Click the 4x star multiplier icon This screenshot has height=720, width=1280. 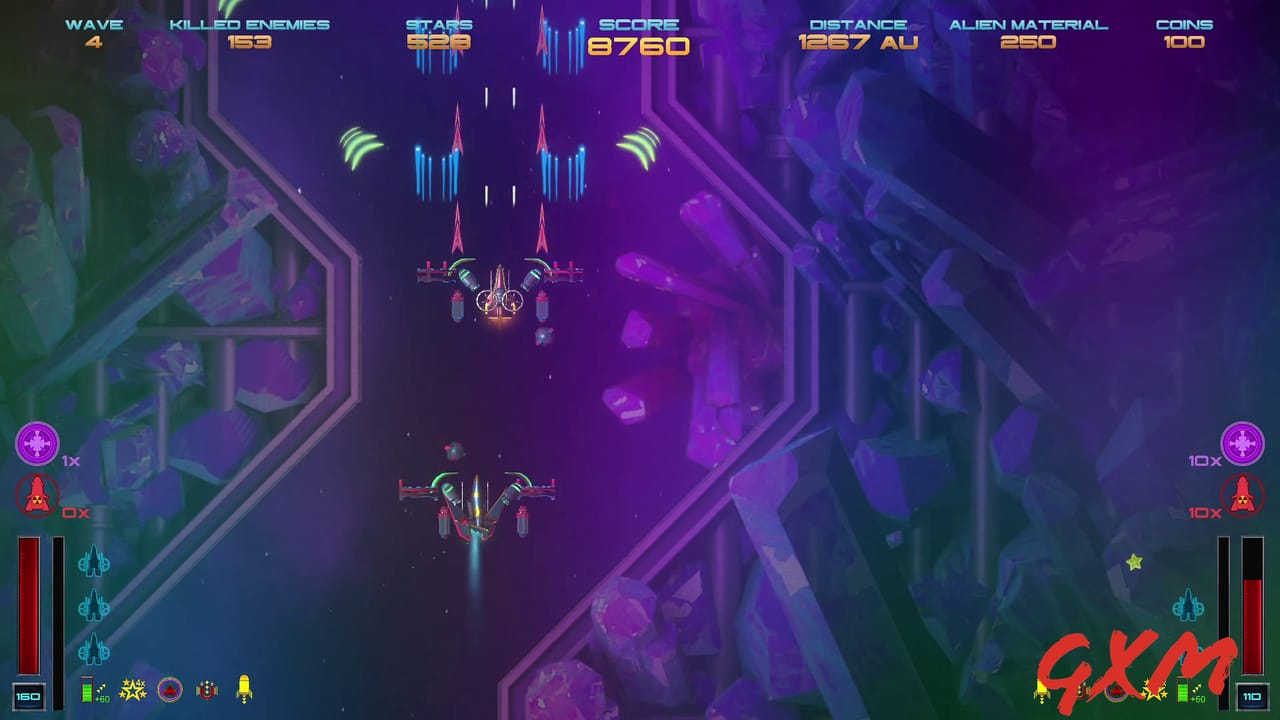(131, 688)
